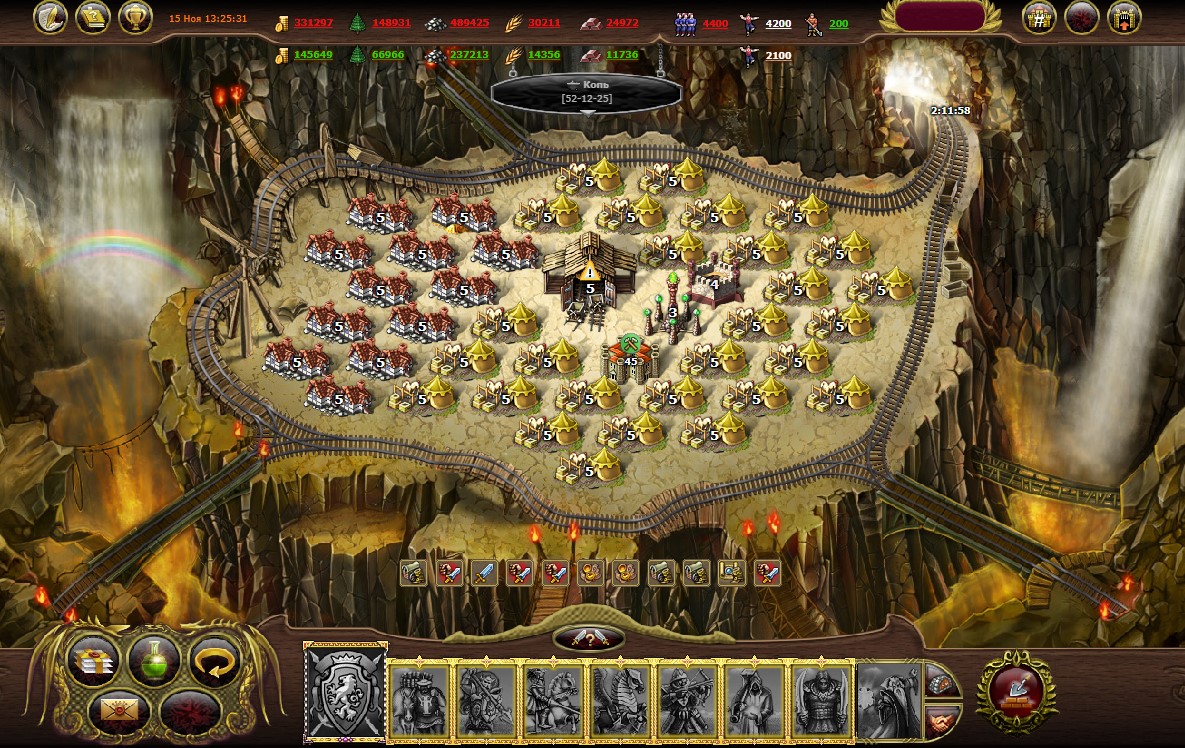Open the gold bars stack button
The width and height of the screenshot is (1185, 748).
click(x=94, y=660)
